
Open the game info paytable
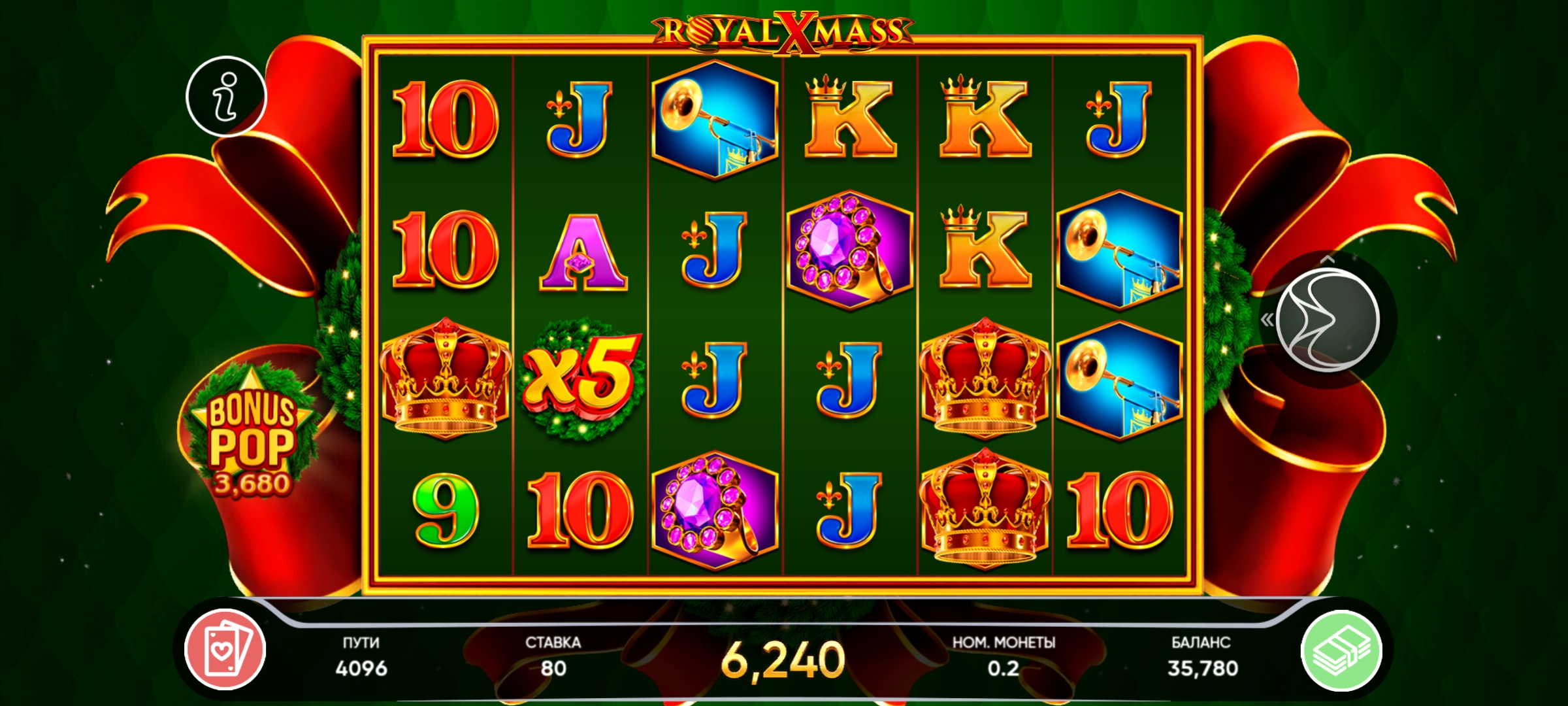pyautogui.click(x=226, y=97)
